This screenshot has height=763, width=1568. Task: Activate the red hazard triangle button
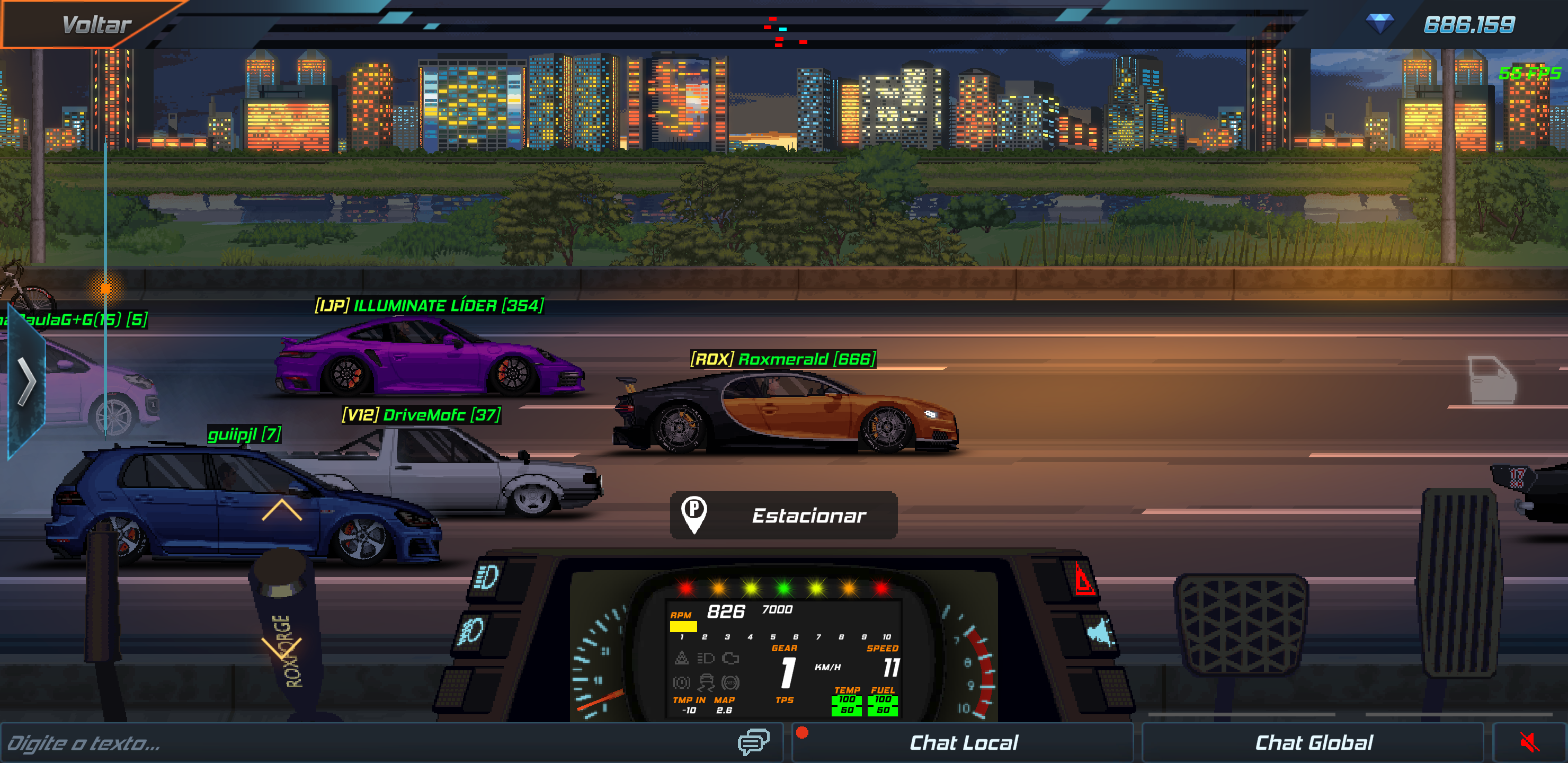pos(1083,579)
